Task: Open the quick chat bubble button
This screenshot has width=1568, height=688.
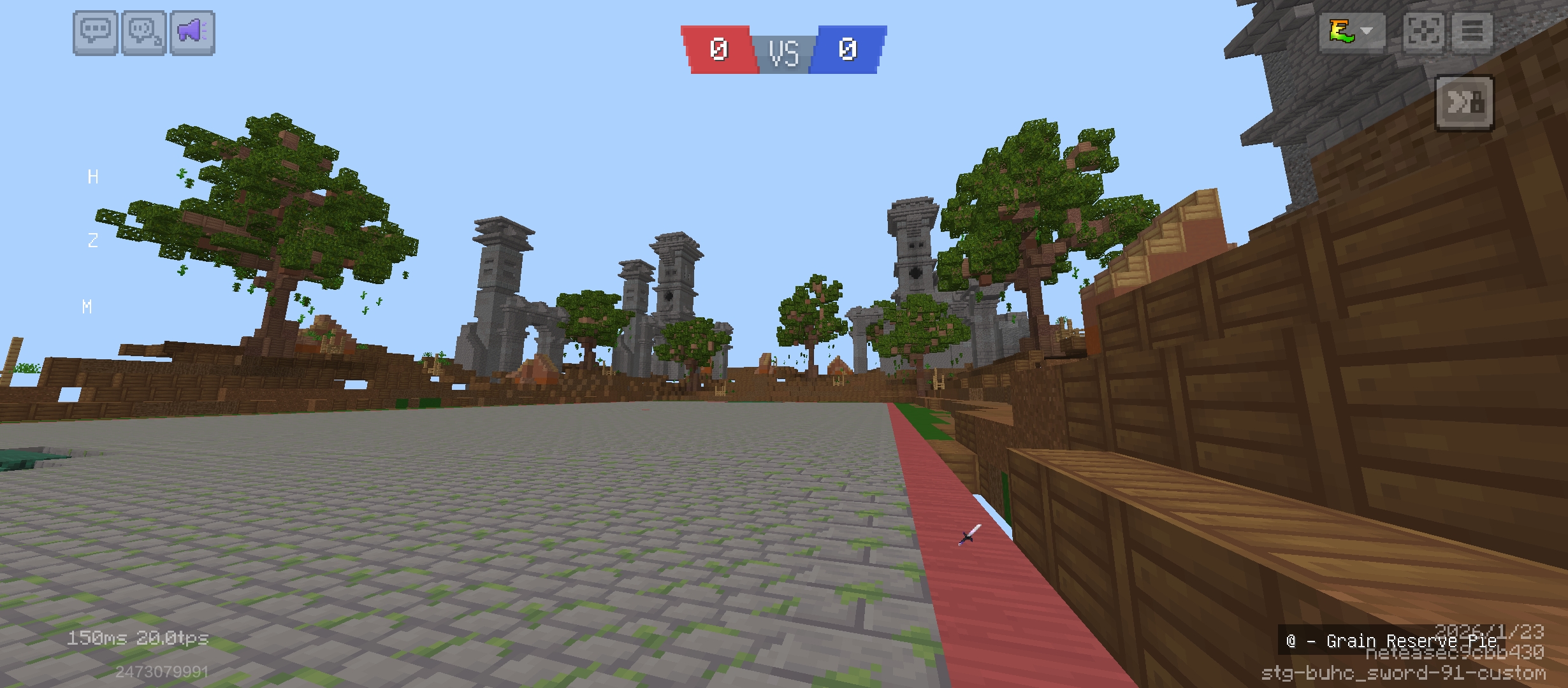Action: [x=144, y=32]
